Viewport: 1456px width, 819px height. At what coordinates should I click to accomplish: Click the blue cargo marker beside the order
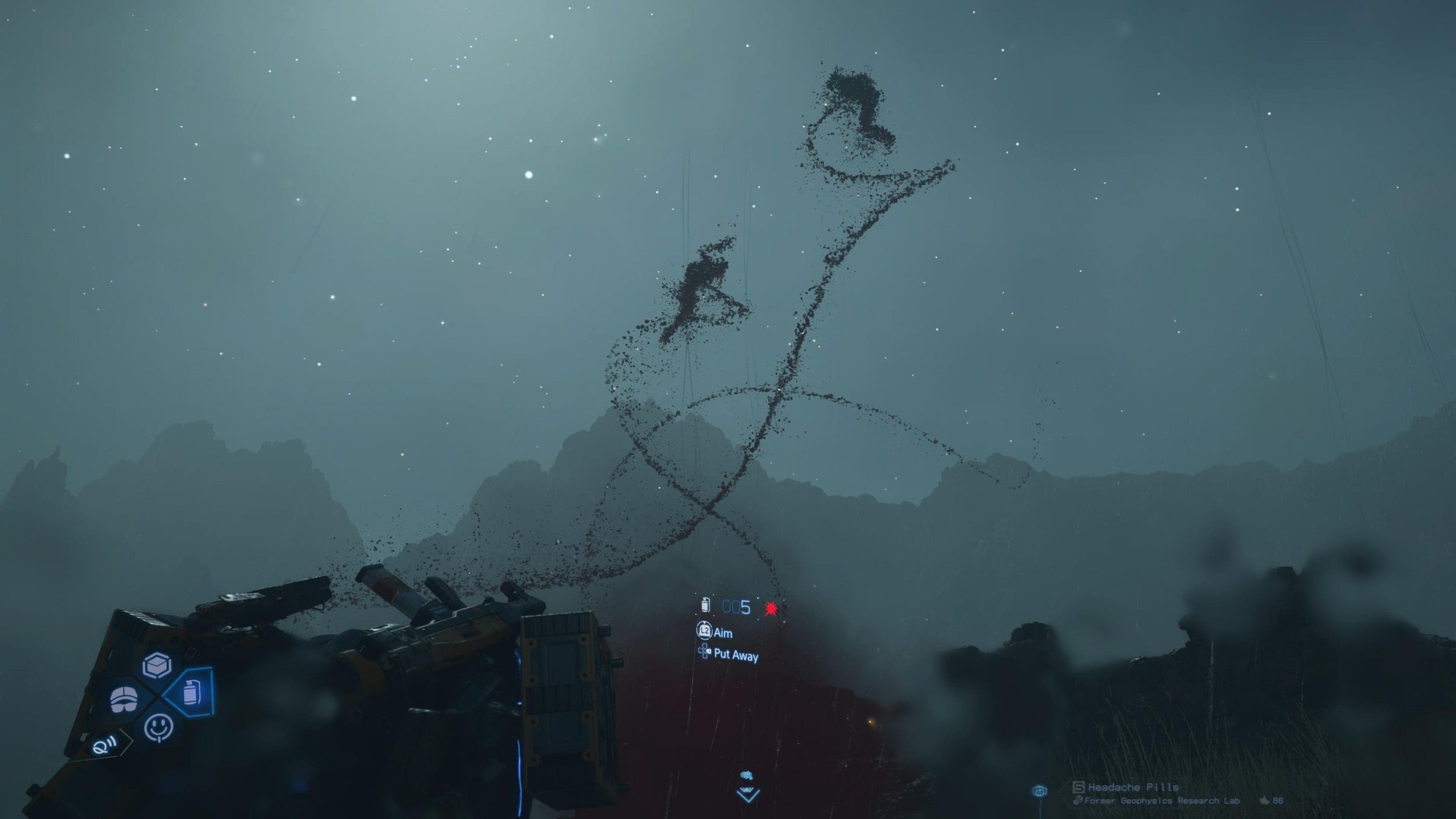tap(1040, 790)
